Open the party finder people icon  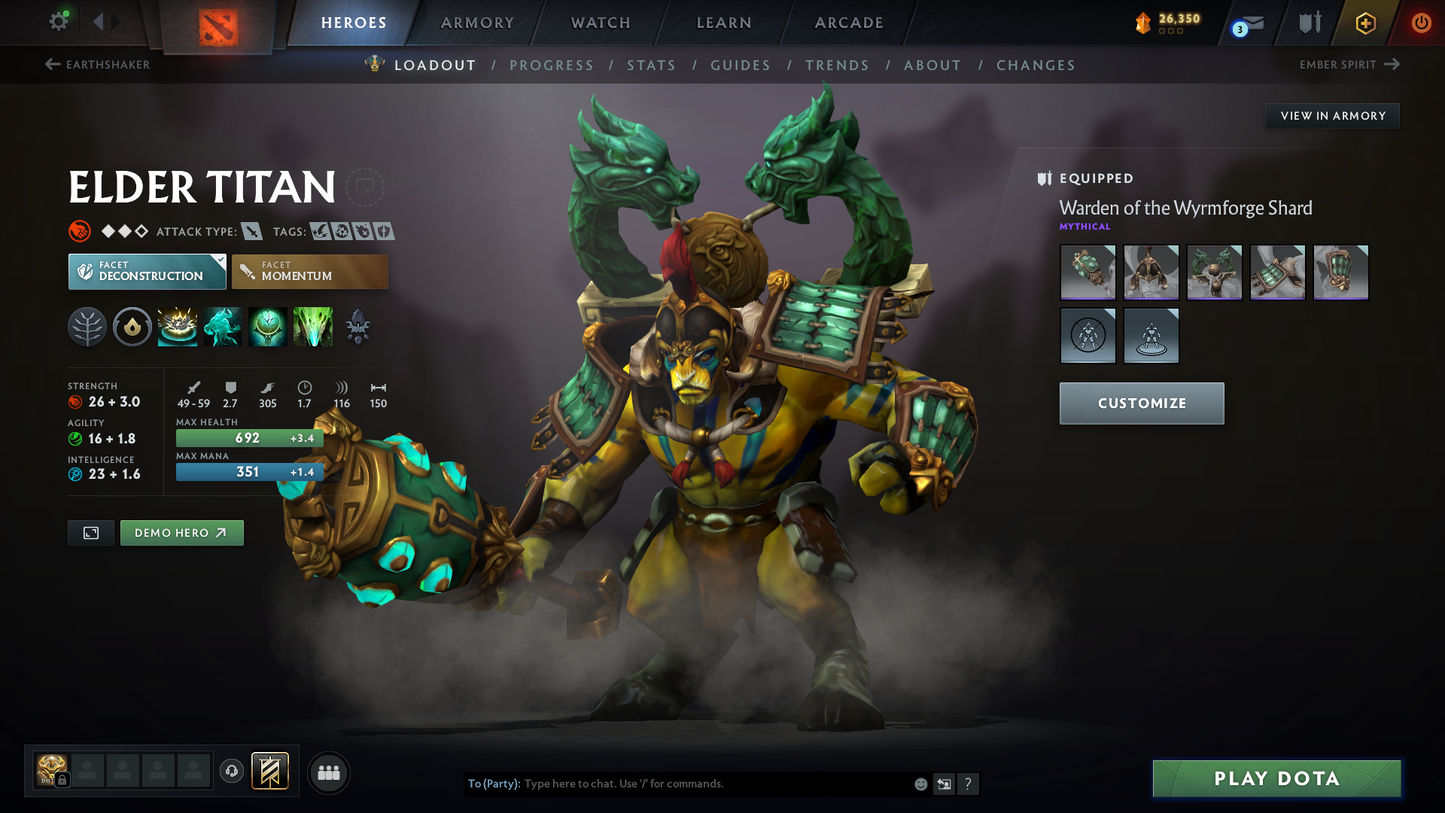pos(328,771)
